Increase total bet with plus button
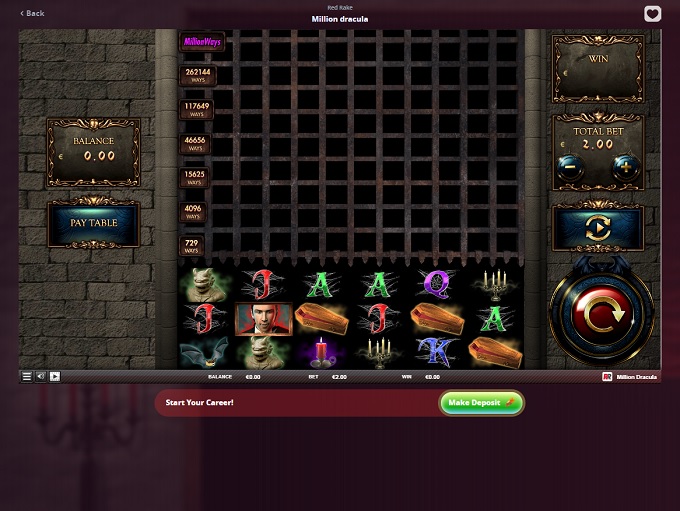Viewport: 680px width, 511px height. tap(626, 167)
